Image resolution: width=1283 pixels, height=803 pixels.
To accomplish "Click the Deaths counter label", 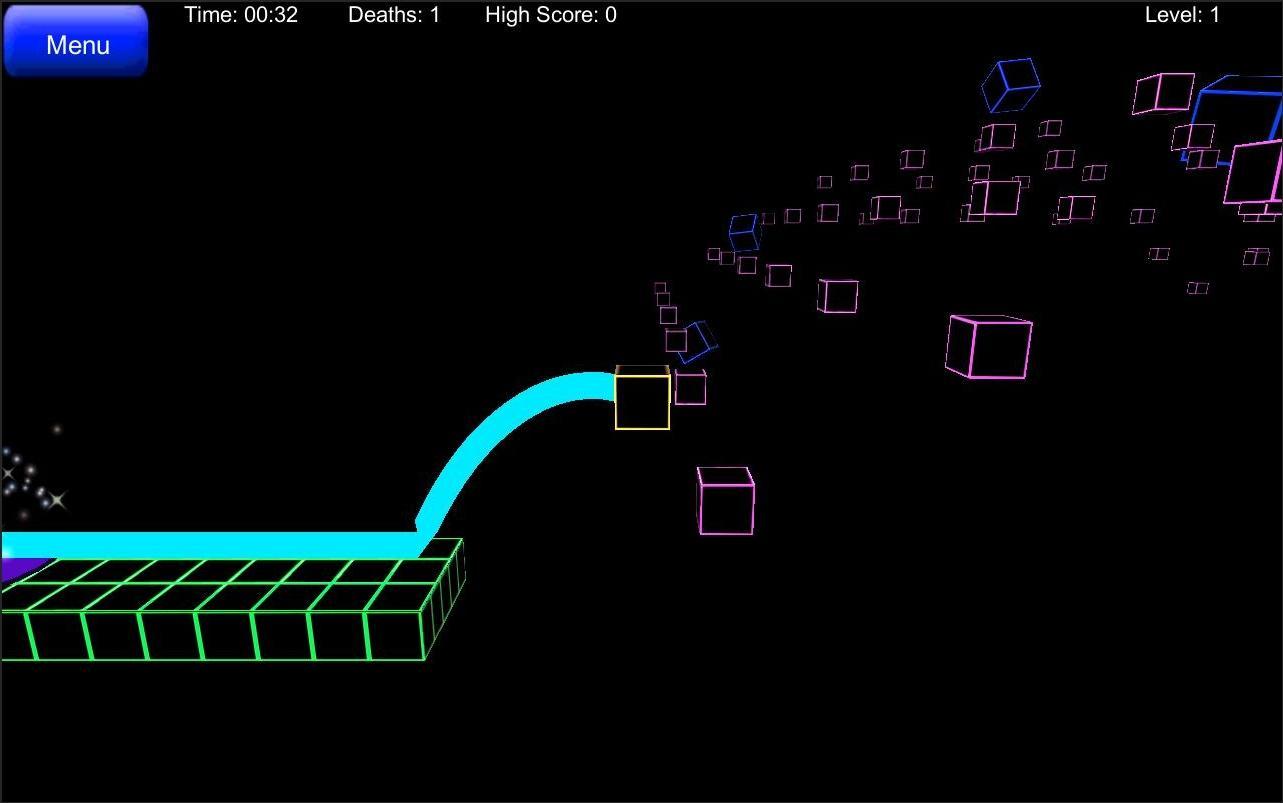I will coord(394,14).
